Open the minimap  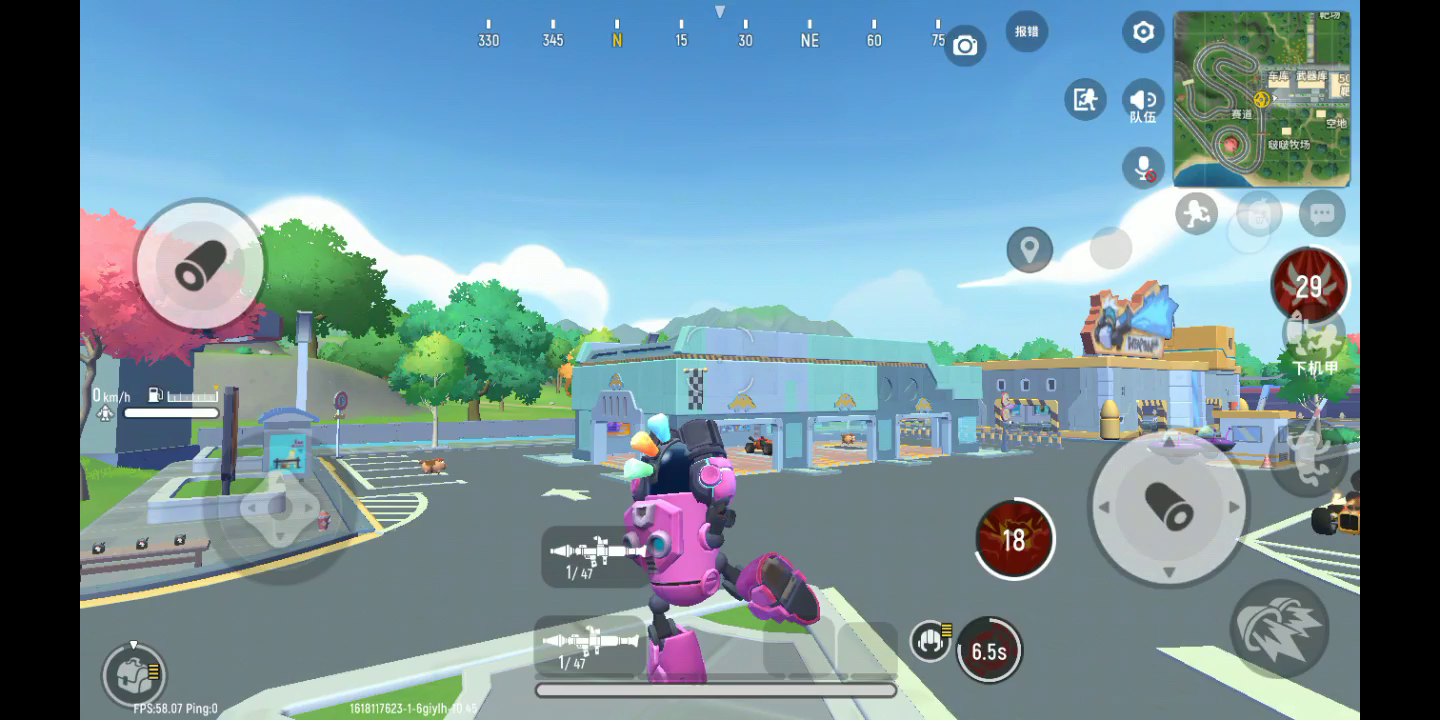(x=1261, y=99)
